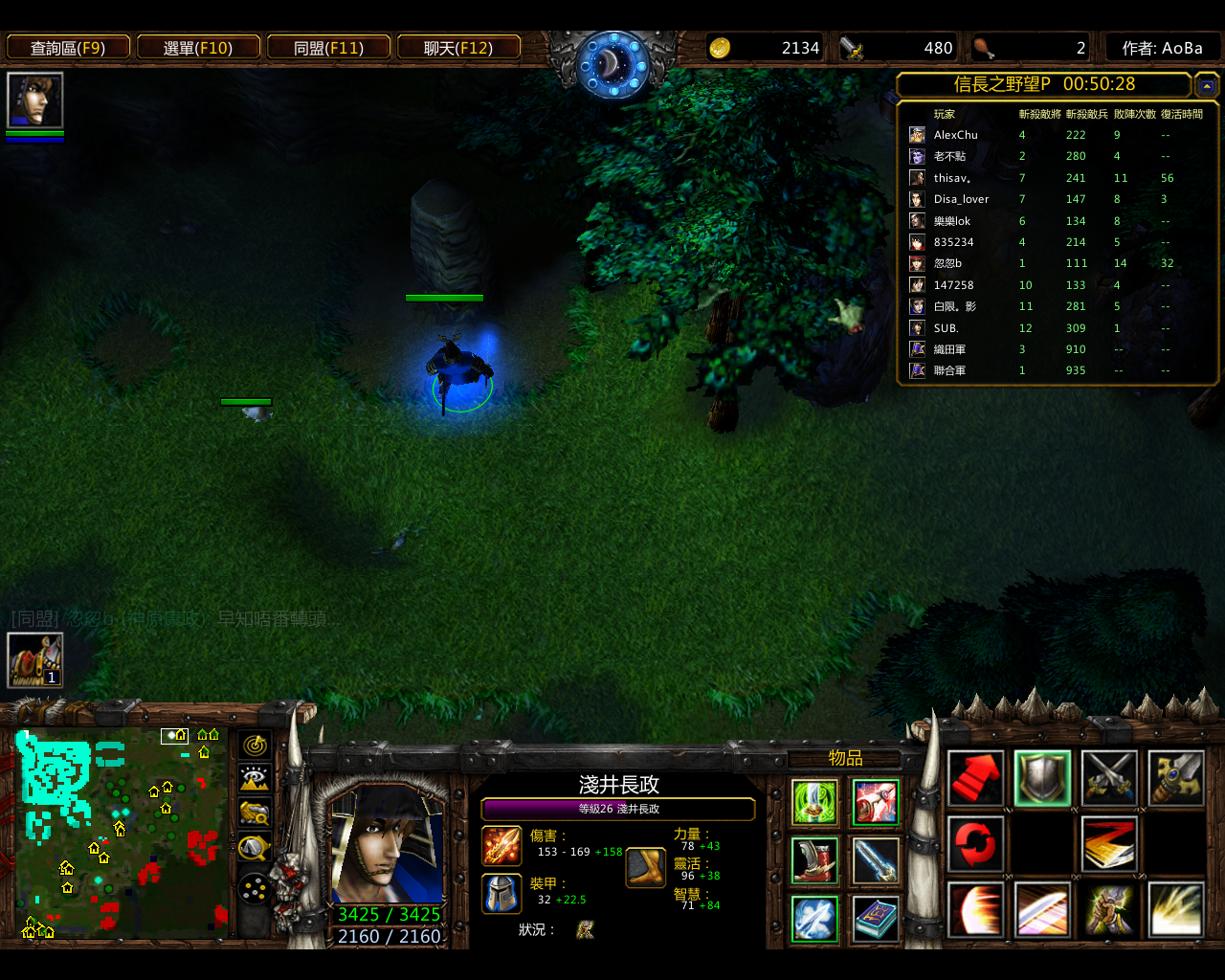Open the 聊天 (F12) chat log

[458, 48]
